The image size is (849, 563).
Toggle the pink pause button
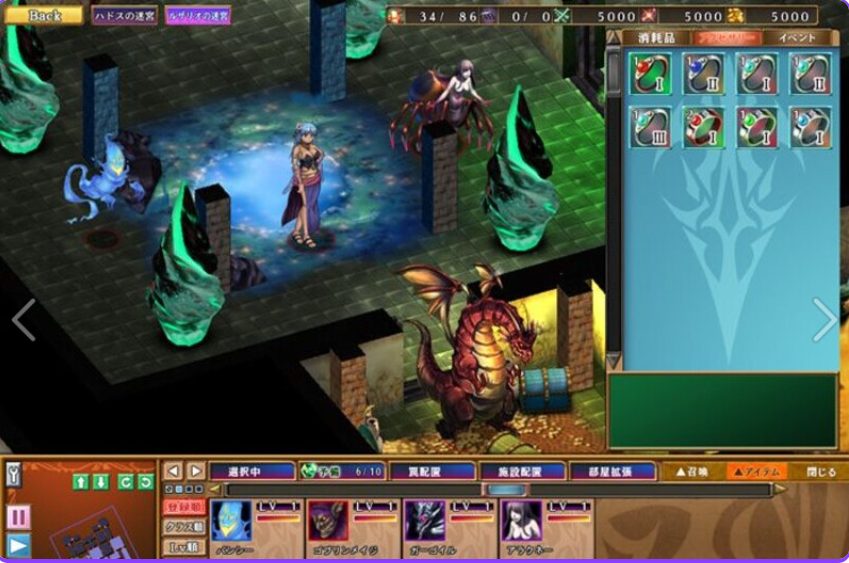[19, 517]
